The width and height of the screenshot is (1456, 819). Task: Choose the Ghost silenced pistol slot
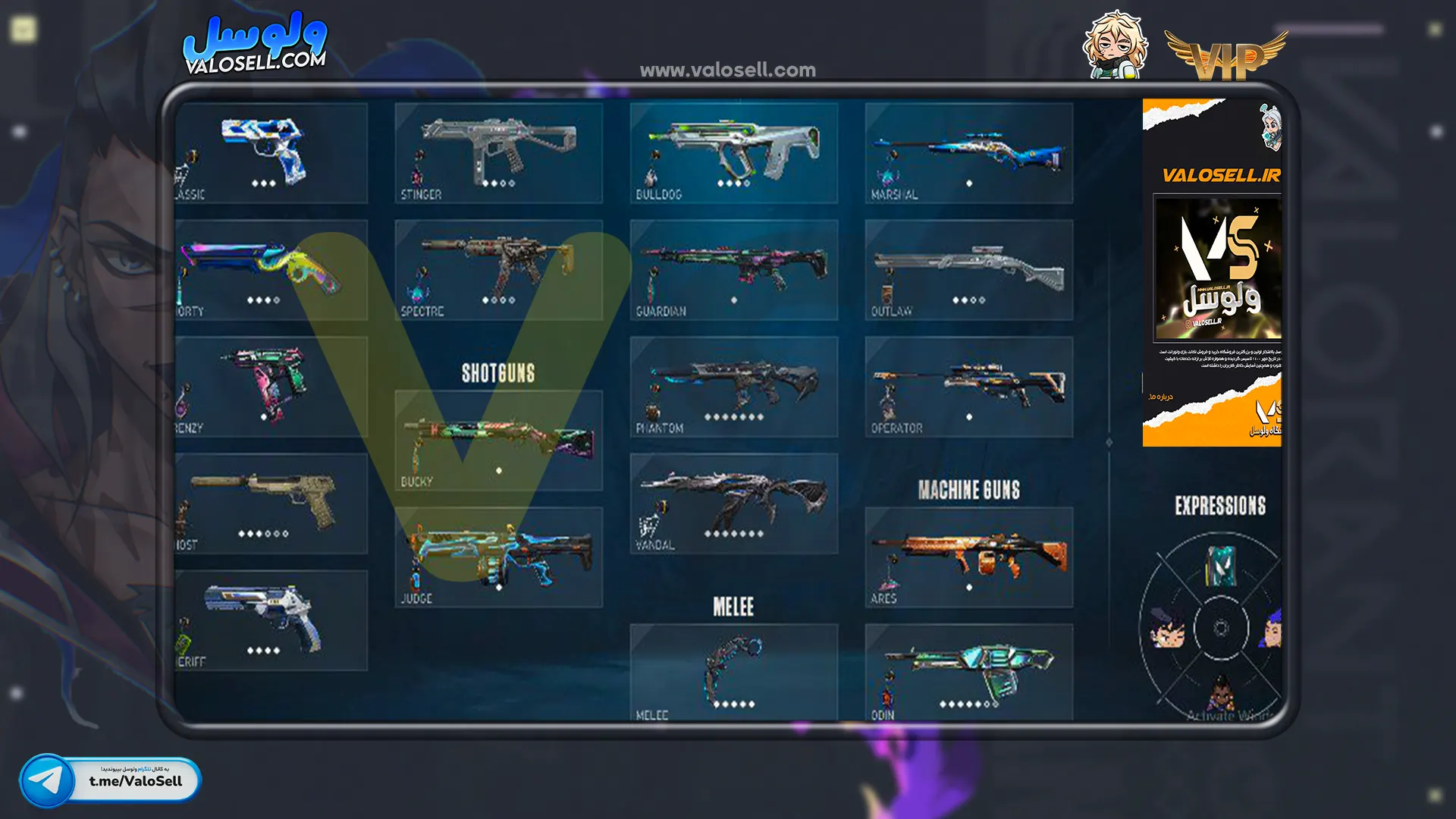(x=271, y=504)
